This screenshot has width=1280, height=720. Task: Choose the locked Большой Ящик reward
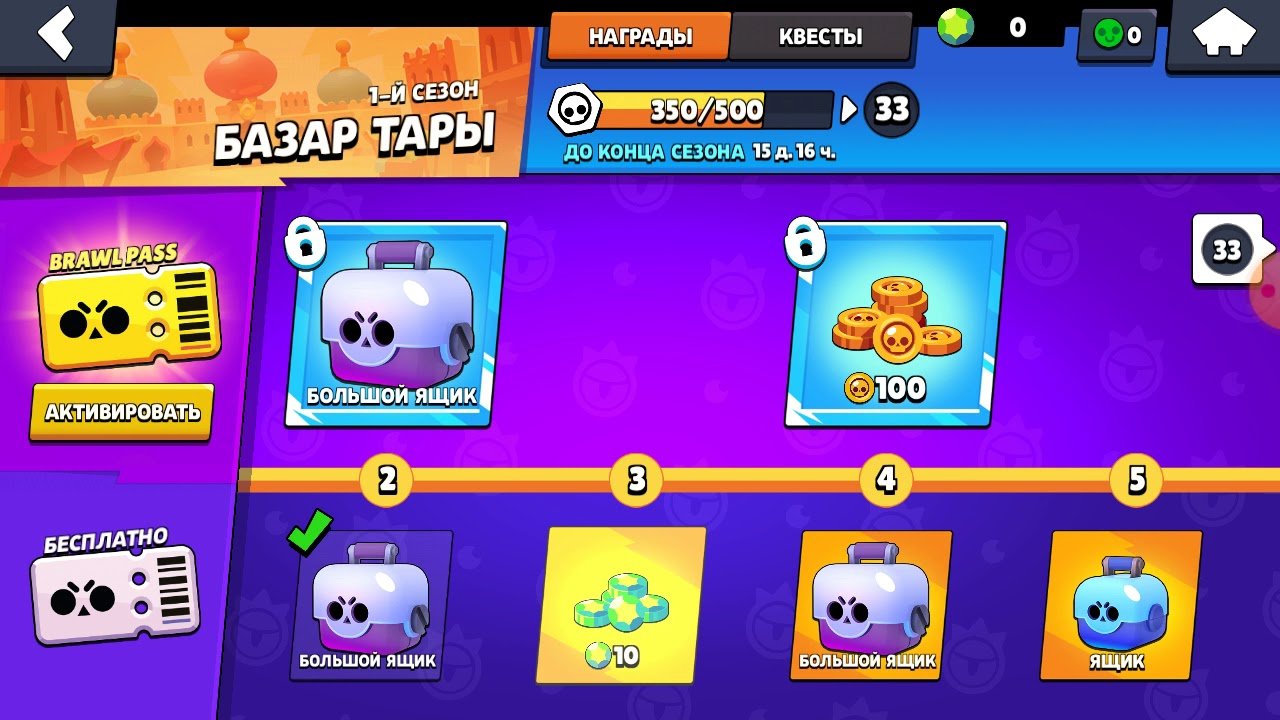coord(395,323)
